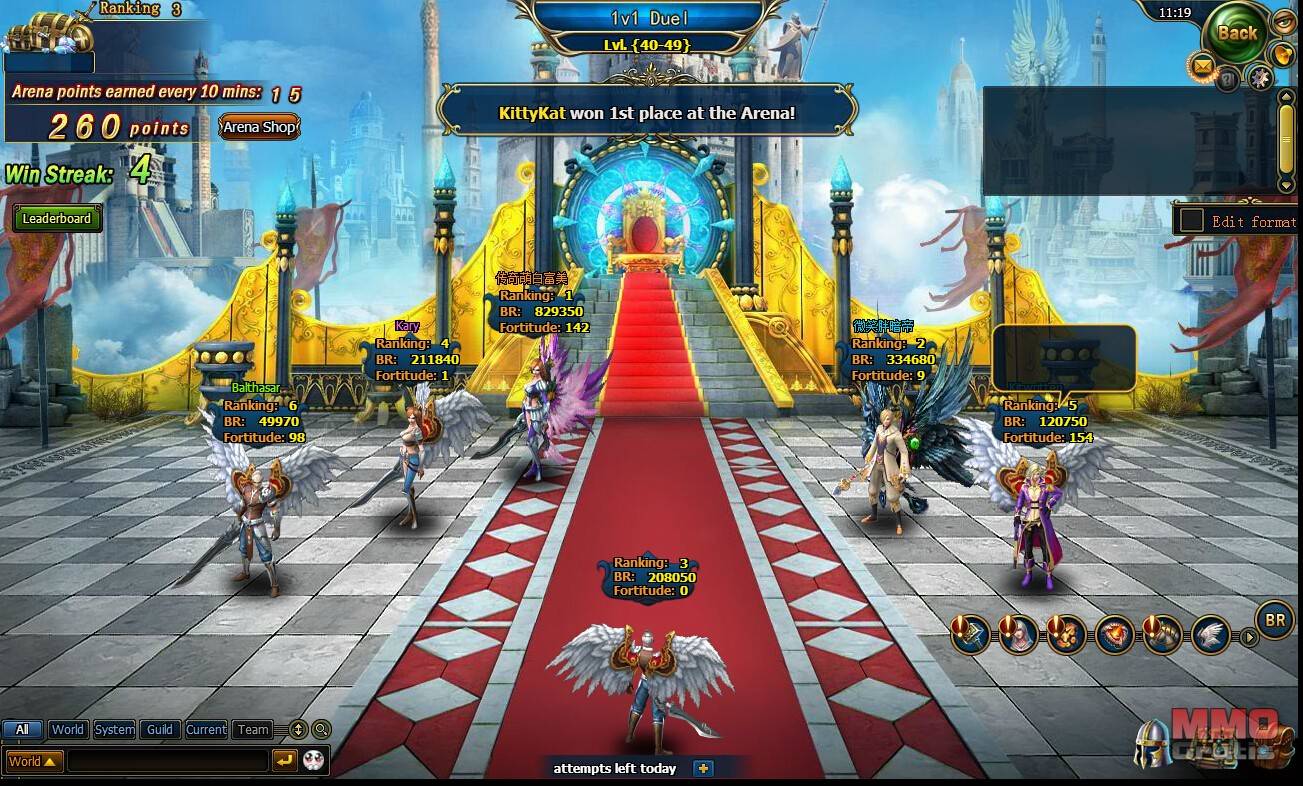Open the mail envelope icon
This screenshot has height=786, width=1303.
[x=1201, y=66]
